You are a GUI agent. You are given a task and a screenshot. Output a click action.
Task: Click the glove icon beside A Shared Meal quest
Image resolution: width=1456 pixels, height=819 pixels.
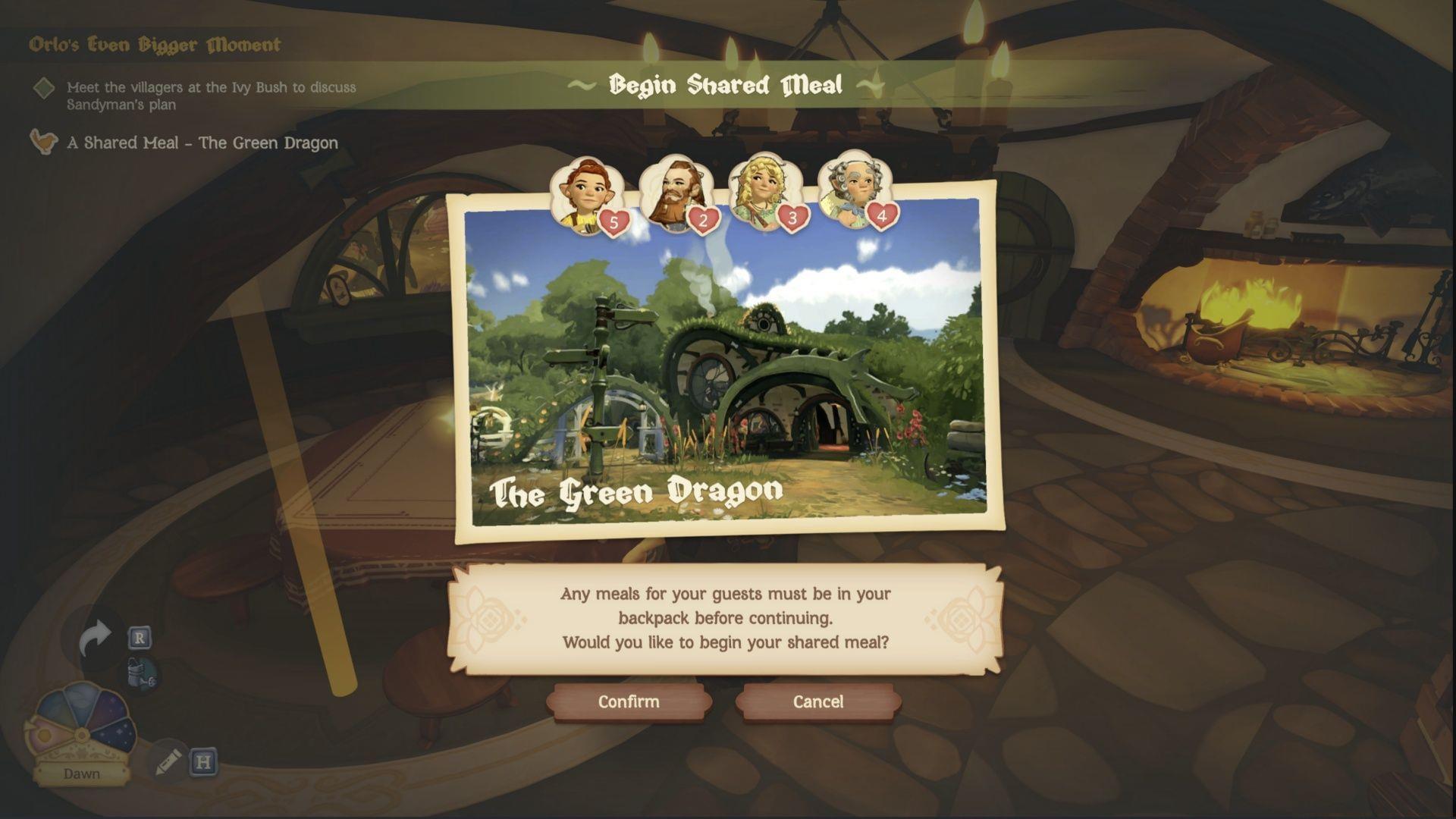43,143
